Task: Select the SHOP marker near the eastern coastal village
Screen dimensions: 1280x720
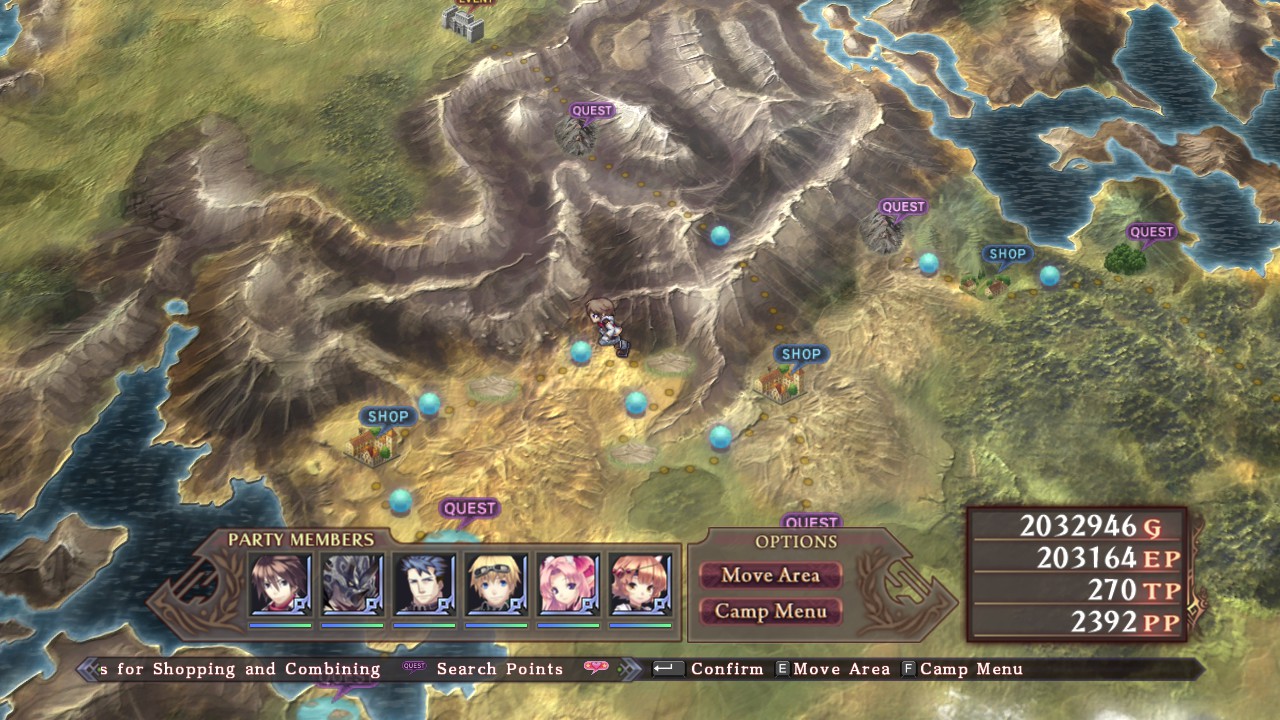Action: point(1007,254)
